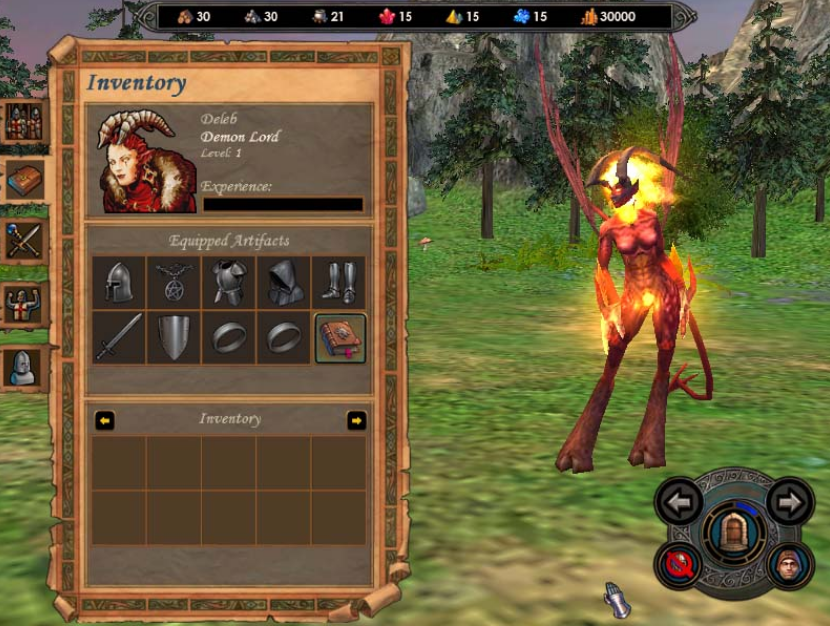Go to next hero with right arrow
This screenshot has height=626, width=830.
click(x=790, y=502)
